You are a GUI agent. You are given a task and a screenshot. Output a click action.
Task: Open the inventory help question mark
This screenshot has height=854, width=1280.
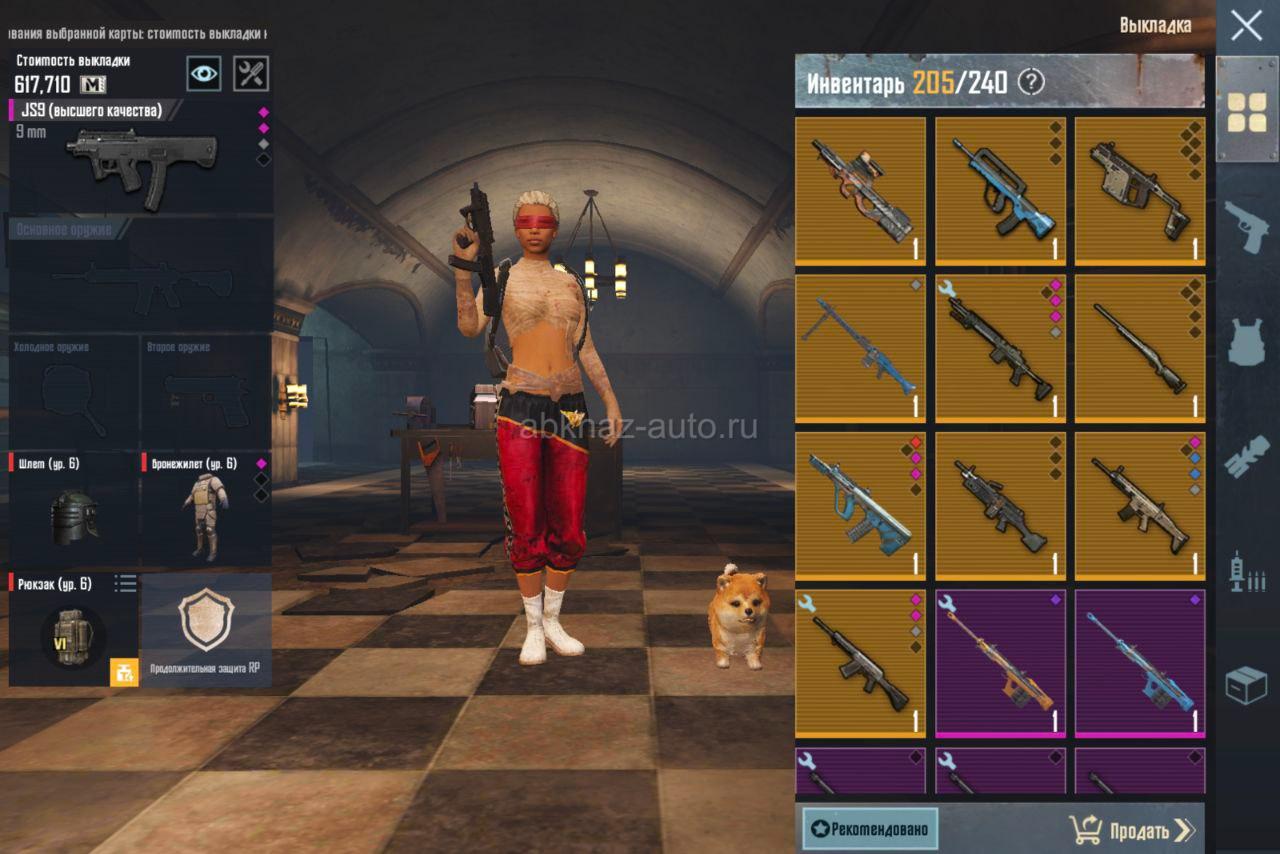click(1030, 82)
